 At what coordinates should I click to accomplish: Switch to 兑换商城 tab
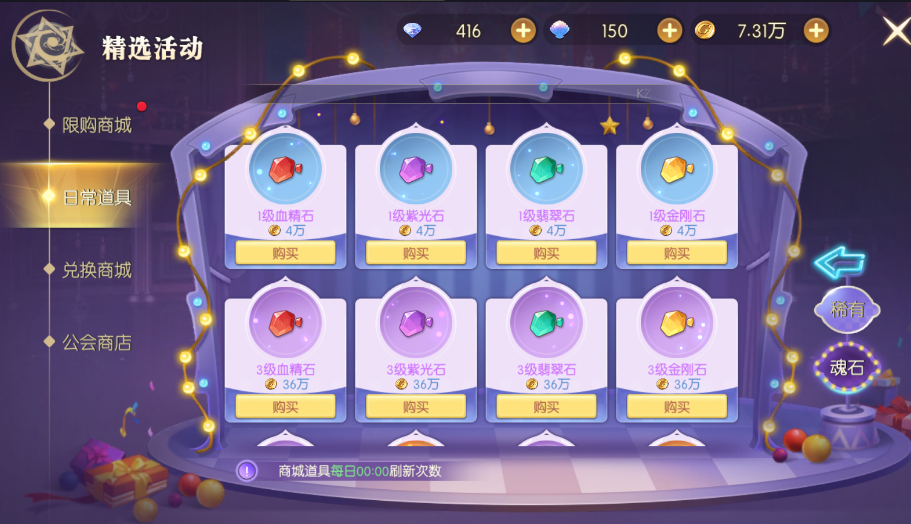pyautogui.click(x=97, y=270)
